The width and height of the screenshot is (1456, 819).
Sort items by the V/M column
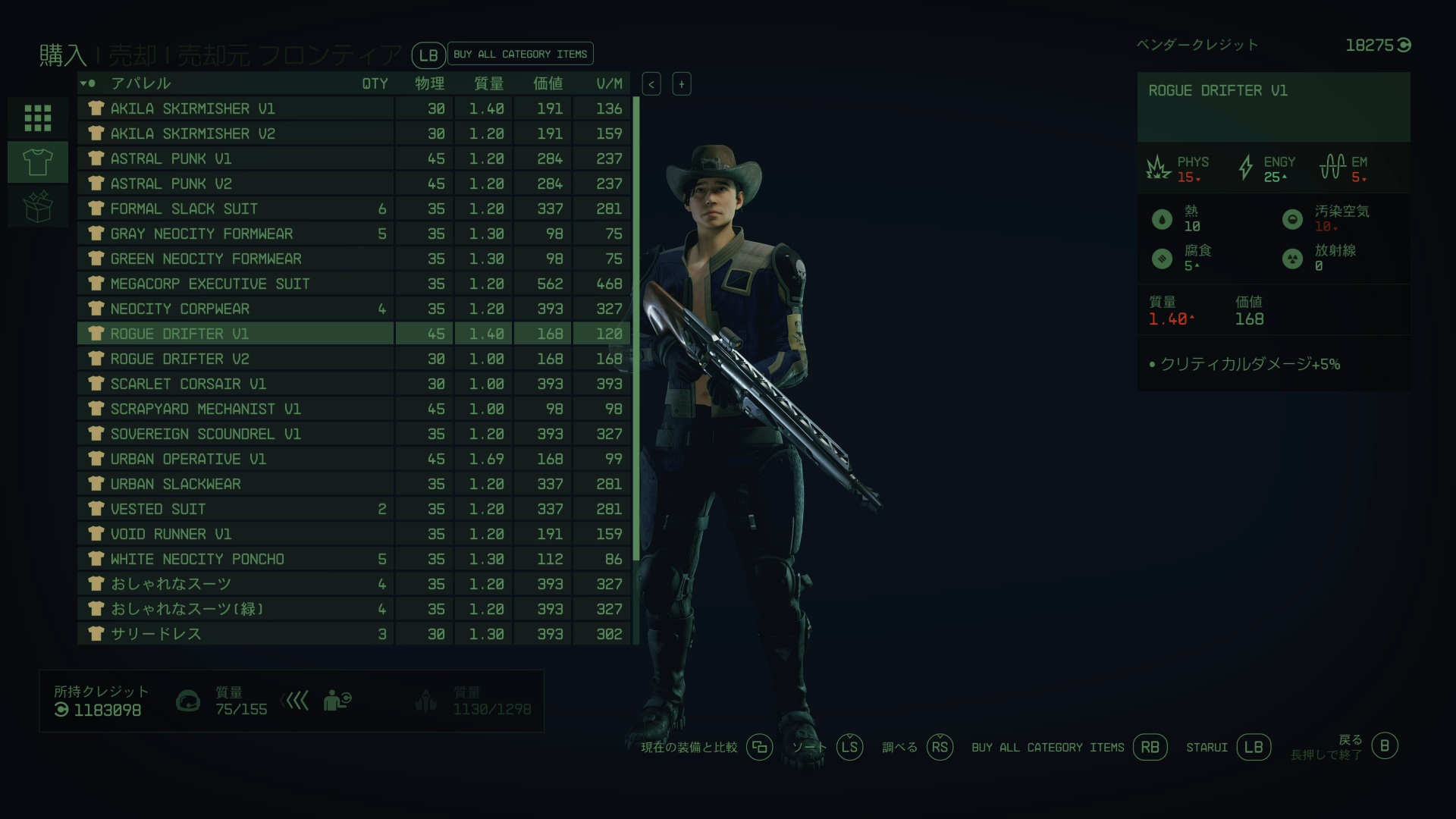tap(609, 83)
